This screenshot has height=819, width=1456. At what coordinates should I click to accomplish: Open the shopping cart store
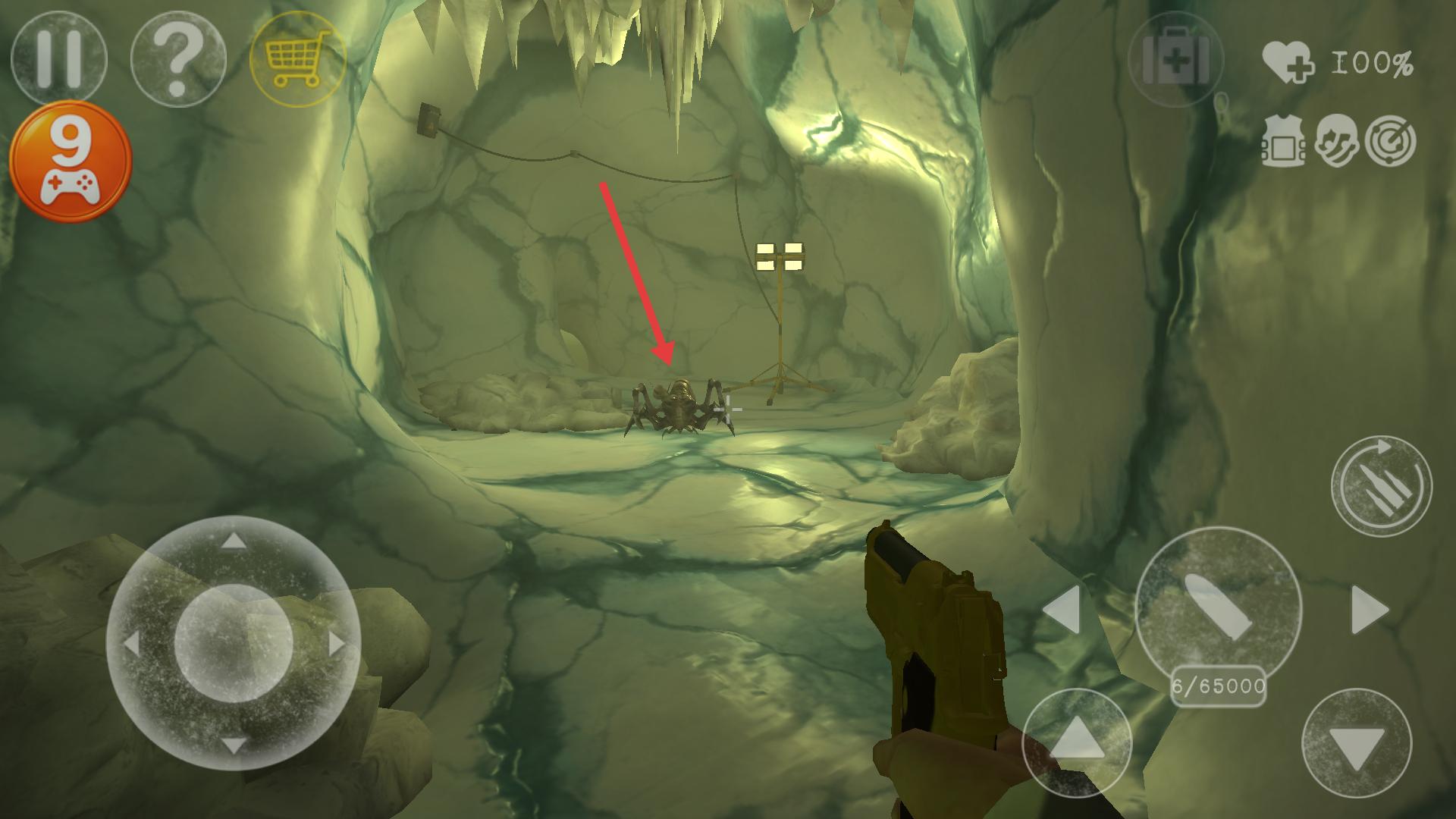pyautogui.click(x=298, y=58)
